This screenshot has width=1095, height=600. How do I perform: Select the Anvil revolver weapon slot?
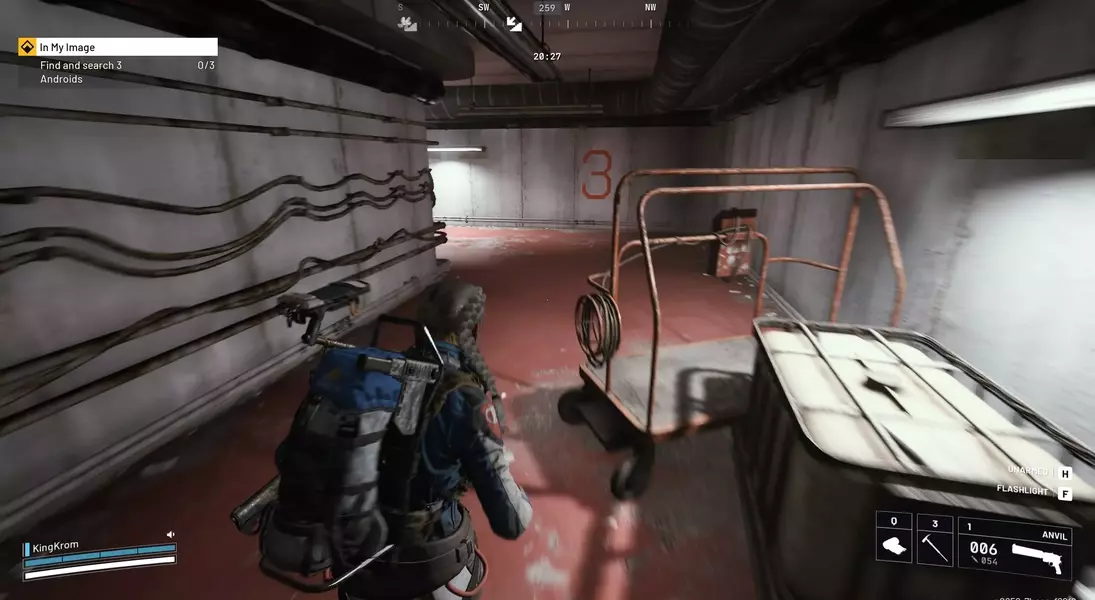pyautogui.click(x=1014, y=548)
